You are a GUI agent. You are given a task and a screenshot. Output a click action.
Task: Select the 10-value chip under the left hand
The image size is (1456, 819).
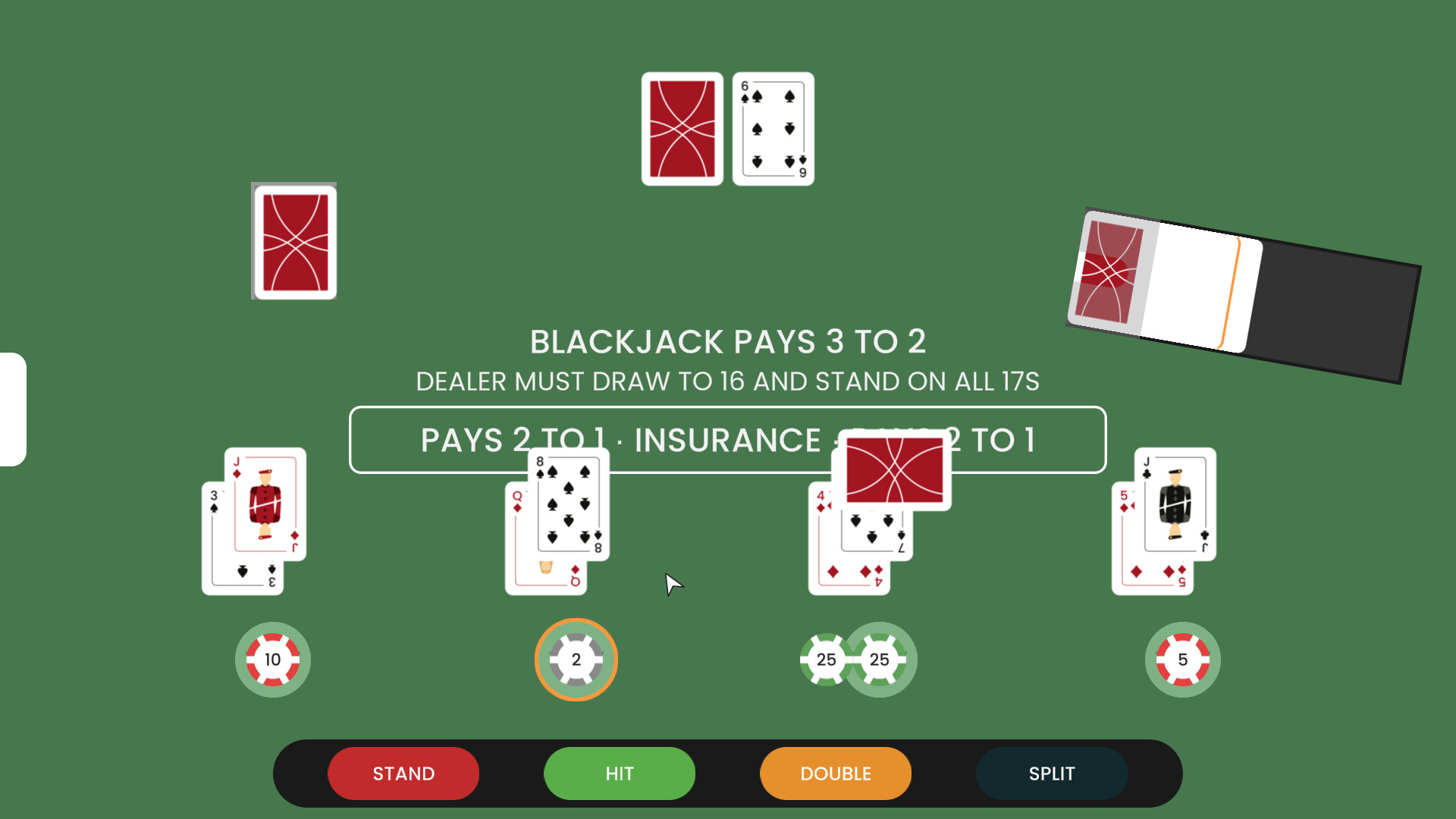[272, 660]
